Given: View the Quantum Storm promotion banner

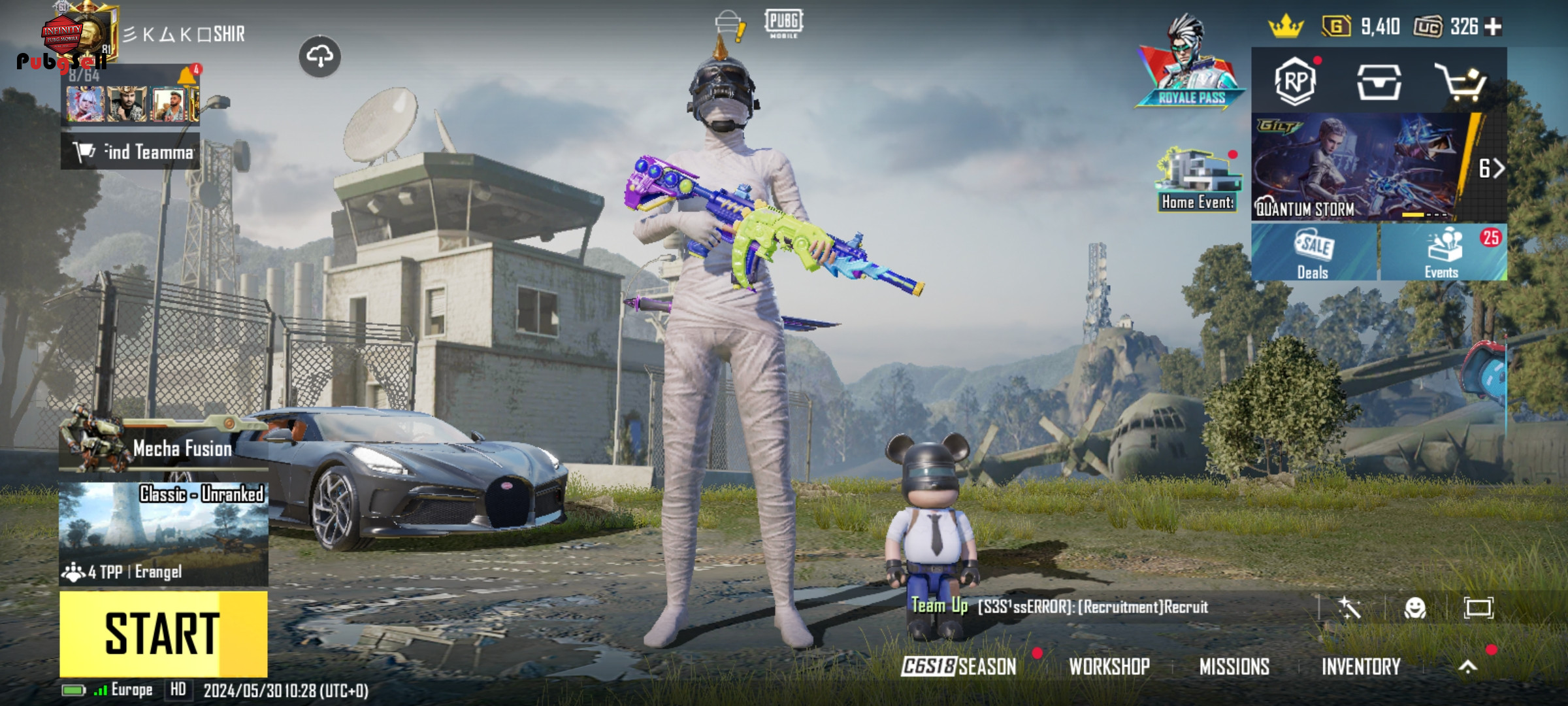Looking at the screenshot, I should click(1359, 167).
